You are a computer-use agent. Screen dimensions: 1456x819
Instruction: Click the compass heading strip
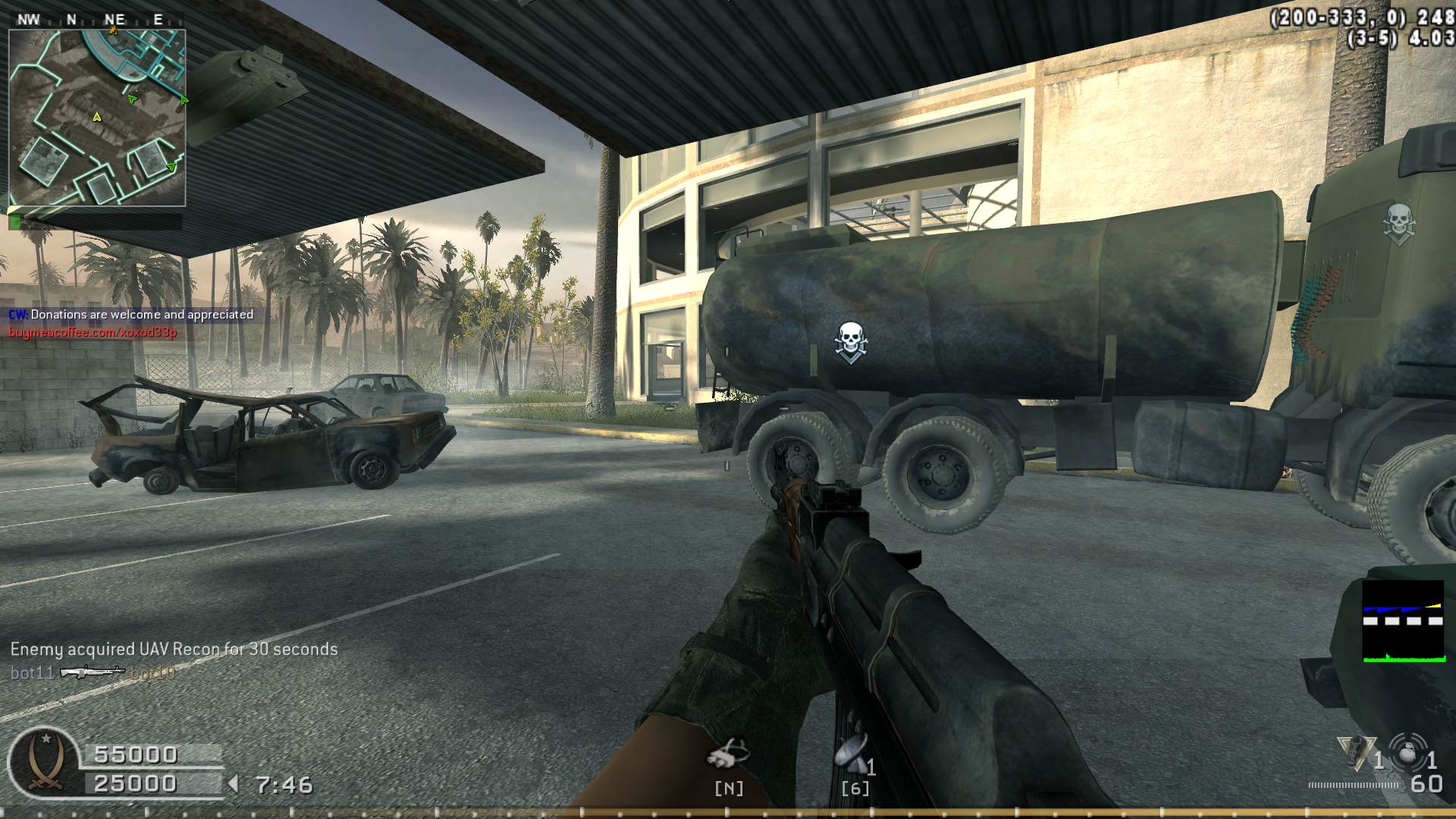pos(97,20)
